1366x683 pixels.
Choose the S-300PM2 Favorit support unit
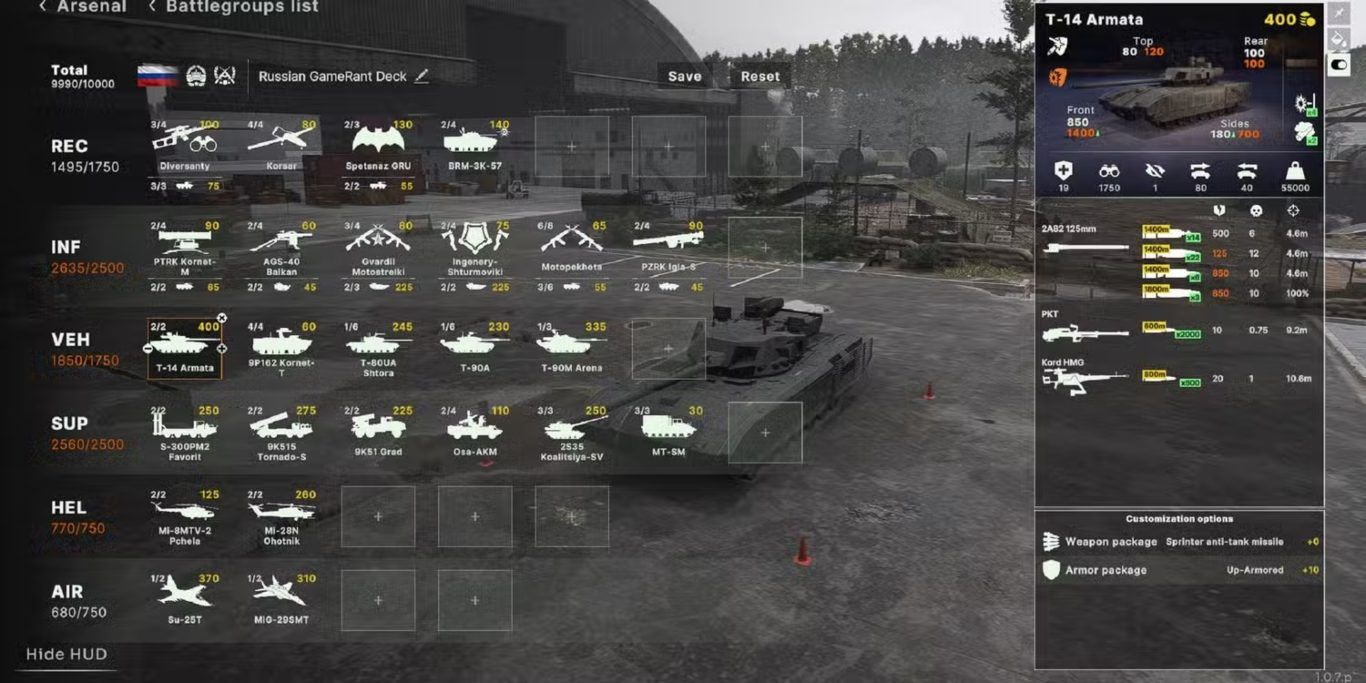(184, 432)
